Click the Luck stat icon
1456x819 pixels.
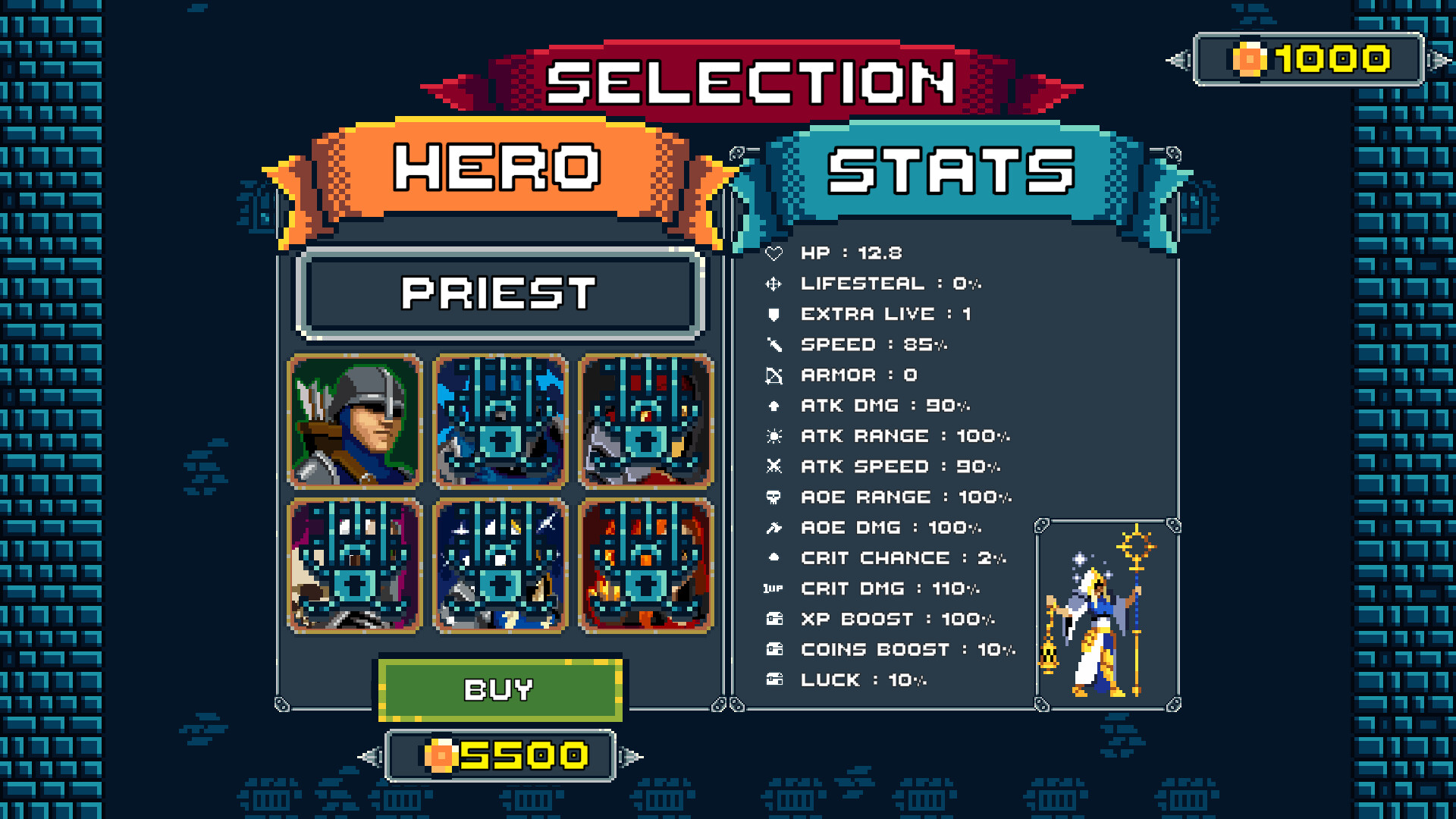[x=775, y=679]
